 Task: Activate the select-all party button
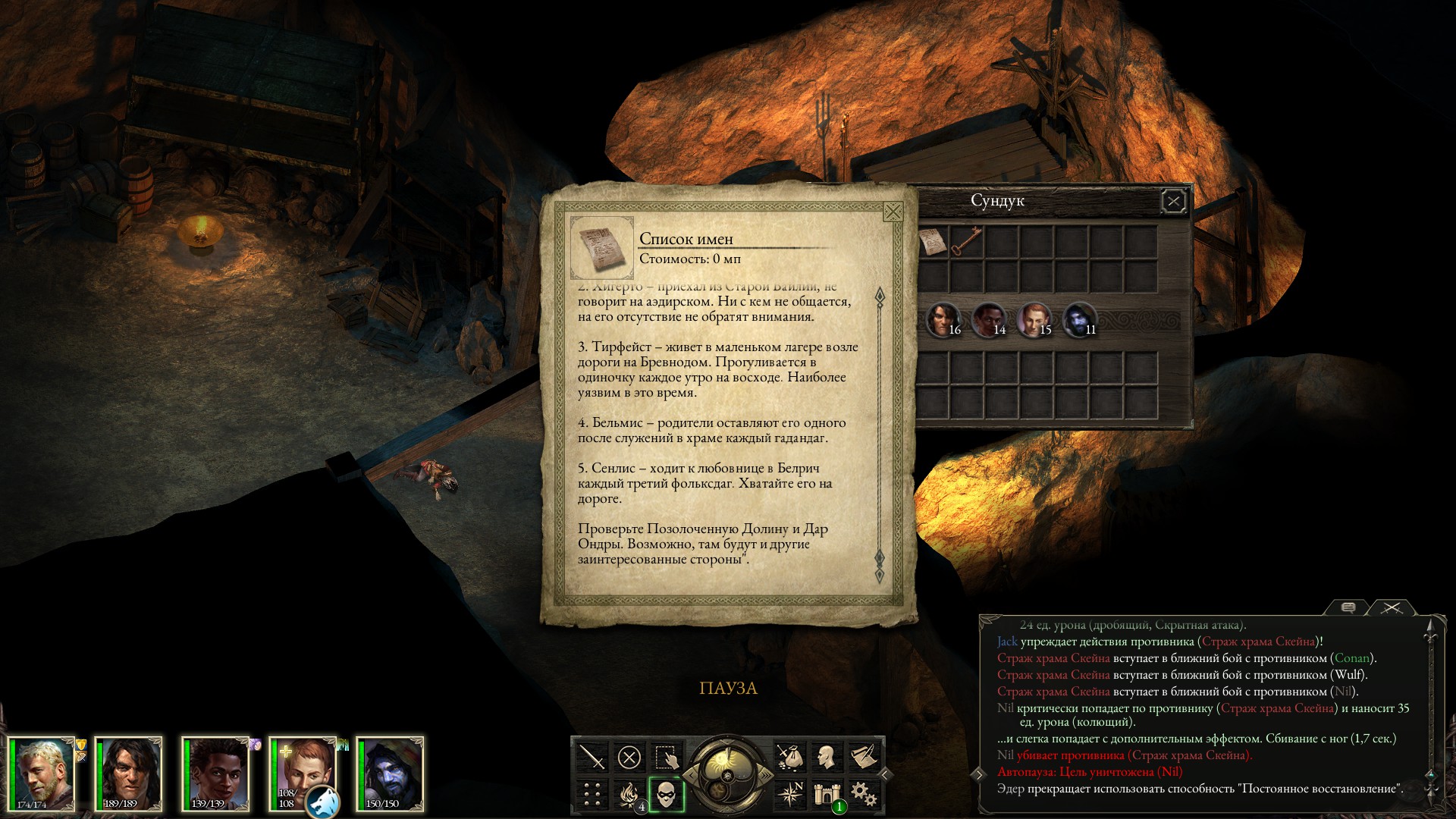tap(666, 757)
